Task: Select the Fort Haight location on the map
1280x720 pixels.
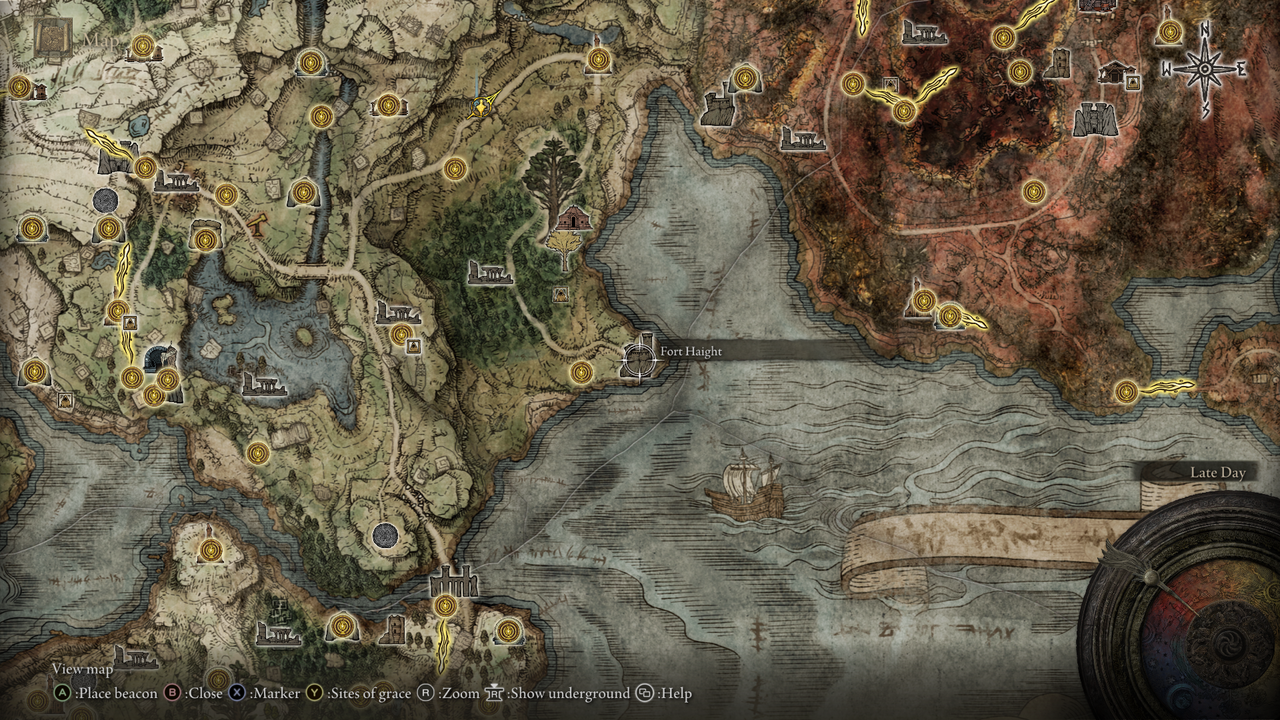Action: 638,358
